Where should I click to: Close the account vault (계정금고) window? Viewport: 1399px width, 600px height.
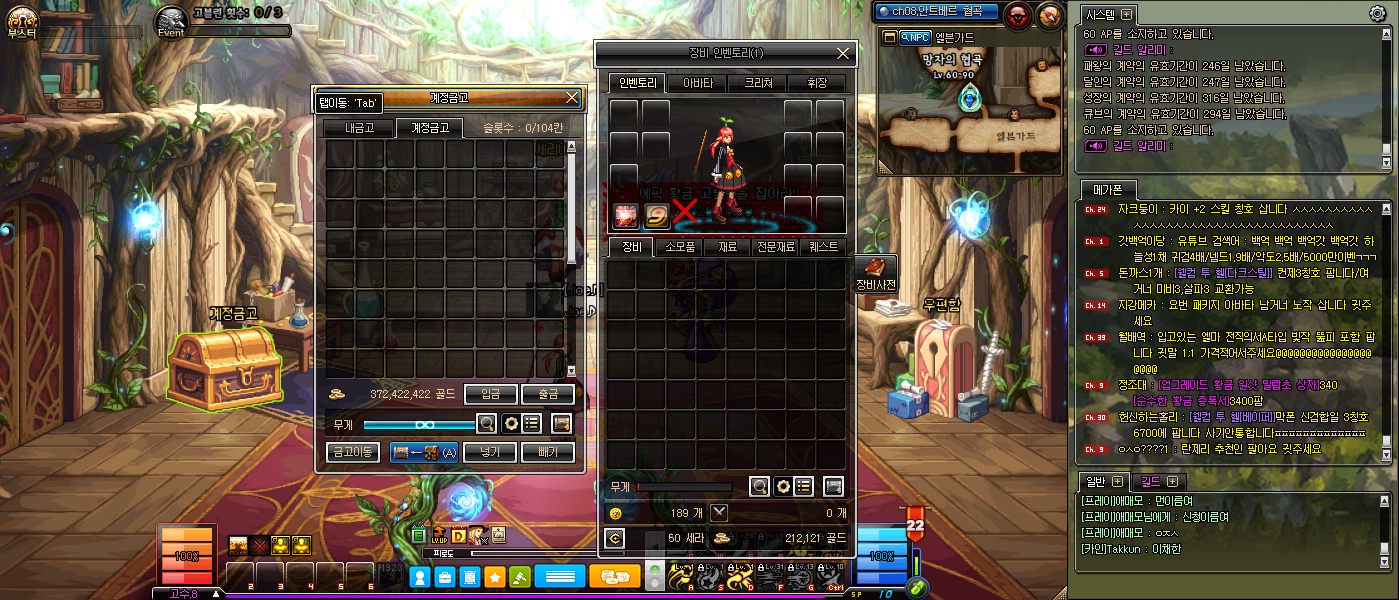[x=572, y=97]
